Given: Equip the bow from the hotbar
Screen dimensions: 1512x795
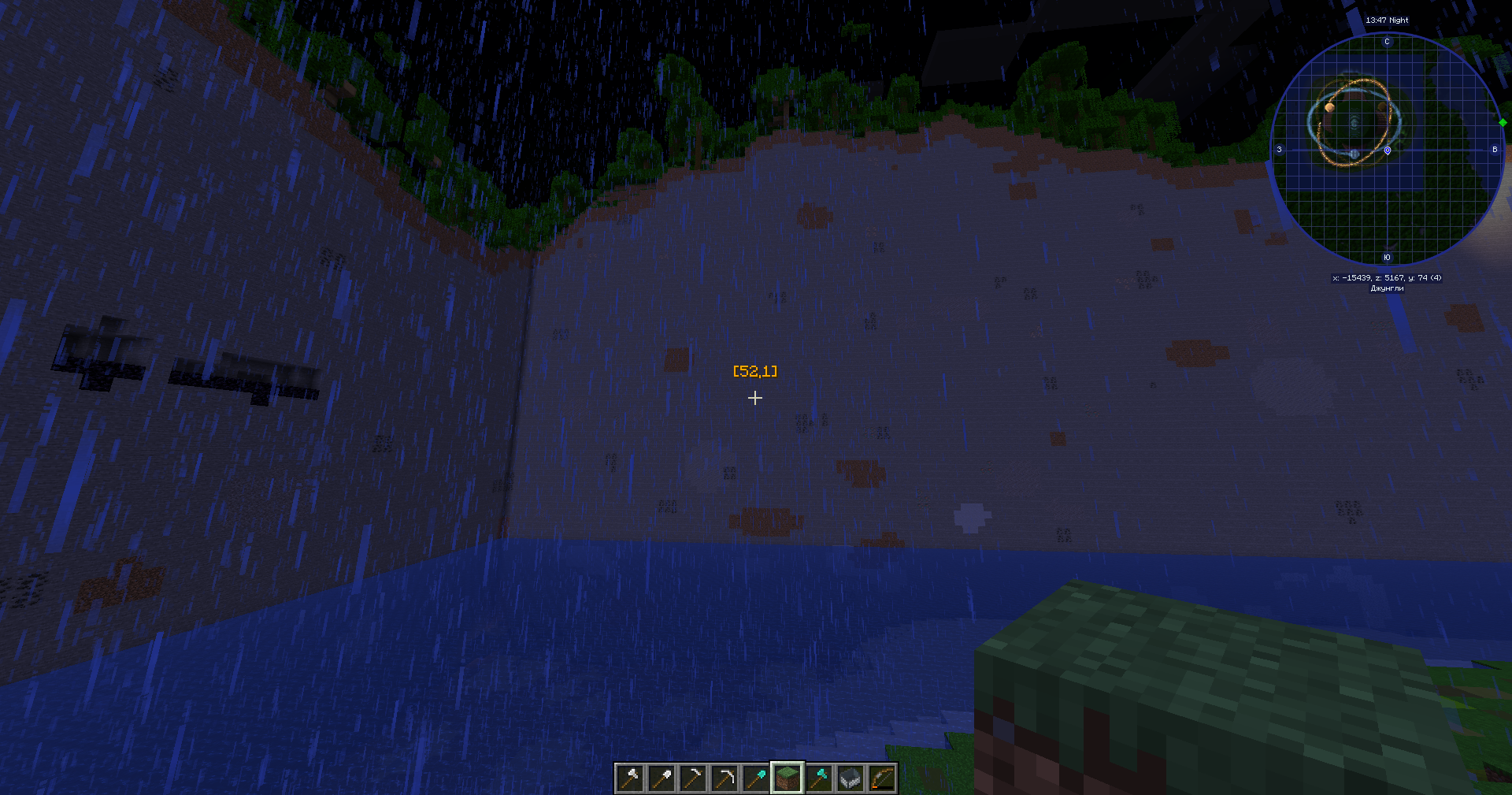Looking at the screenshot, I should click(x=882, y=778).
